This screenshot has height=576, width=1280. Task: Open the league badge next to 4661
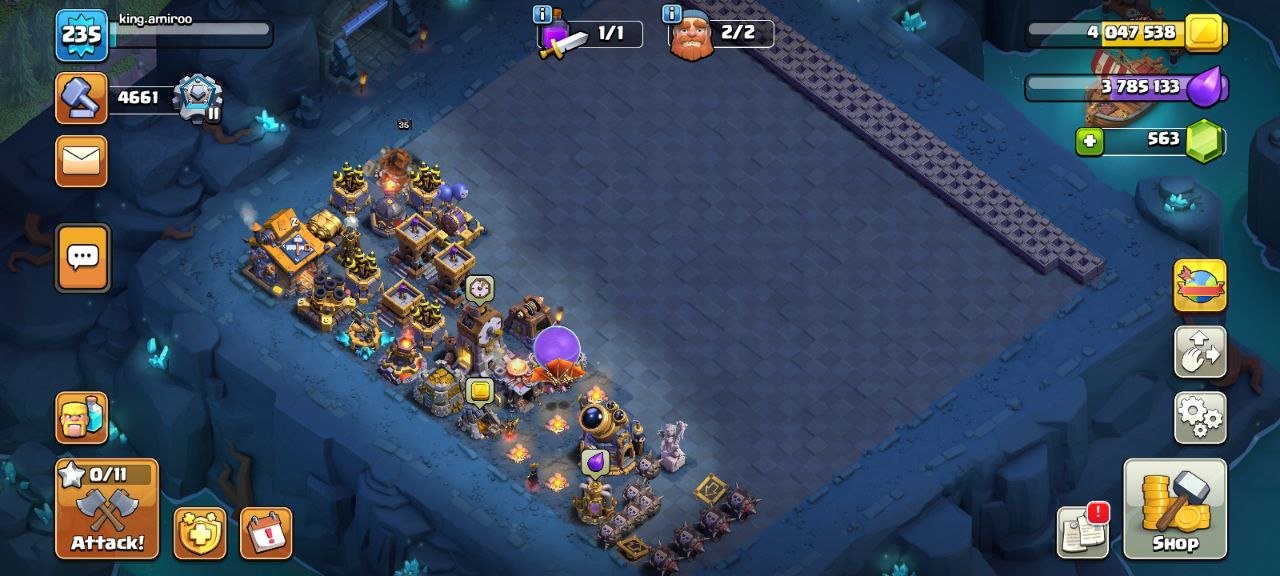(x=198, y=98)
